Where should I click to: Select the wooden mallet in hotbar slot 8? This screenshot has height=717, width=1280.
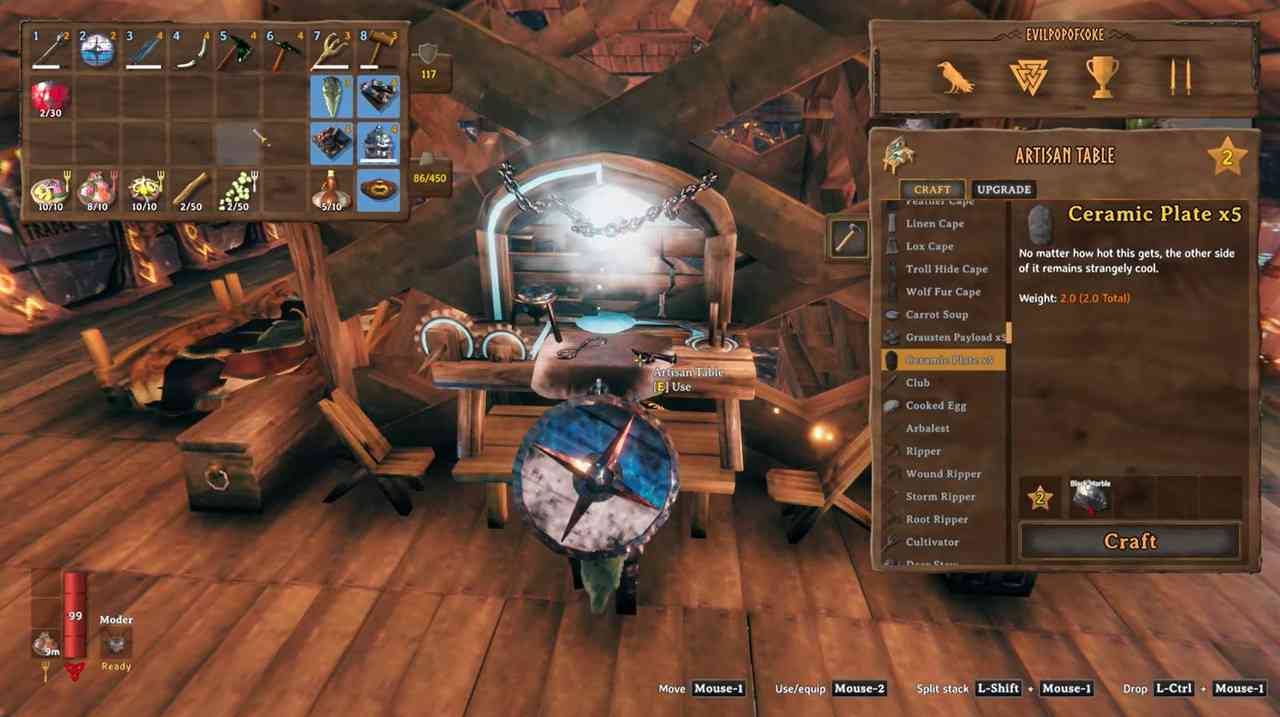coord(378,50)
